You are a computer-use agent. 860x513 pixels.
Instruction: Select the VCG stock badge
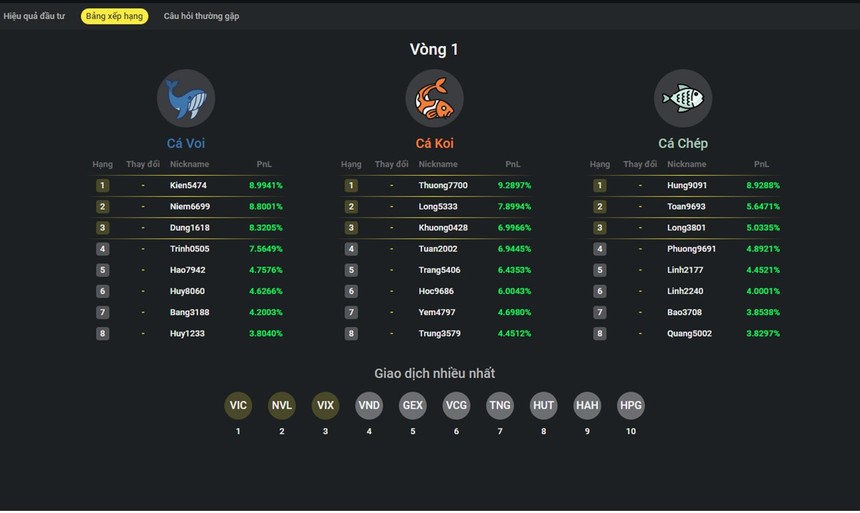[456, 405]
